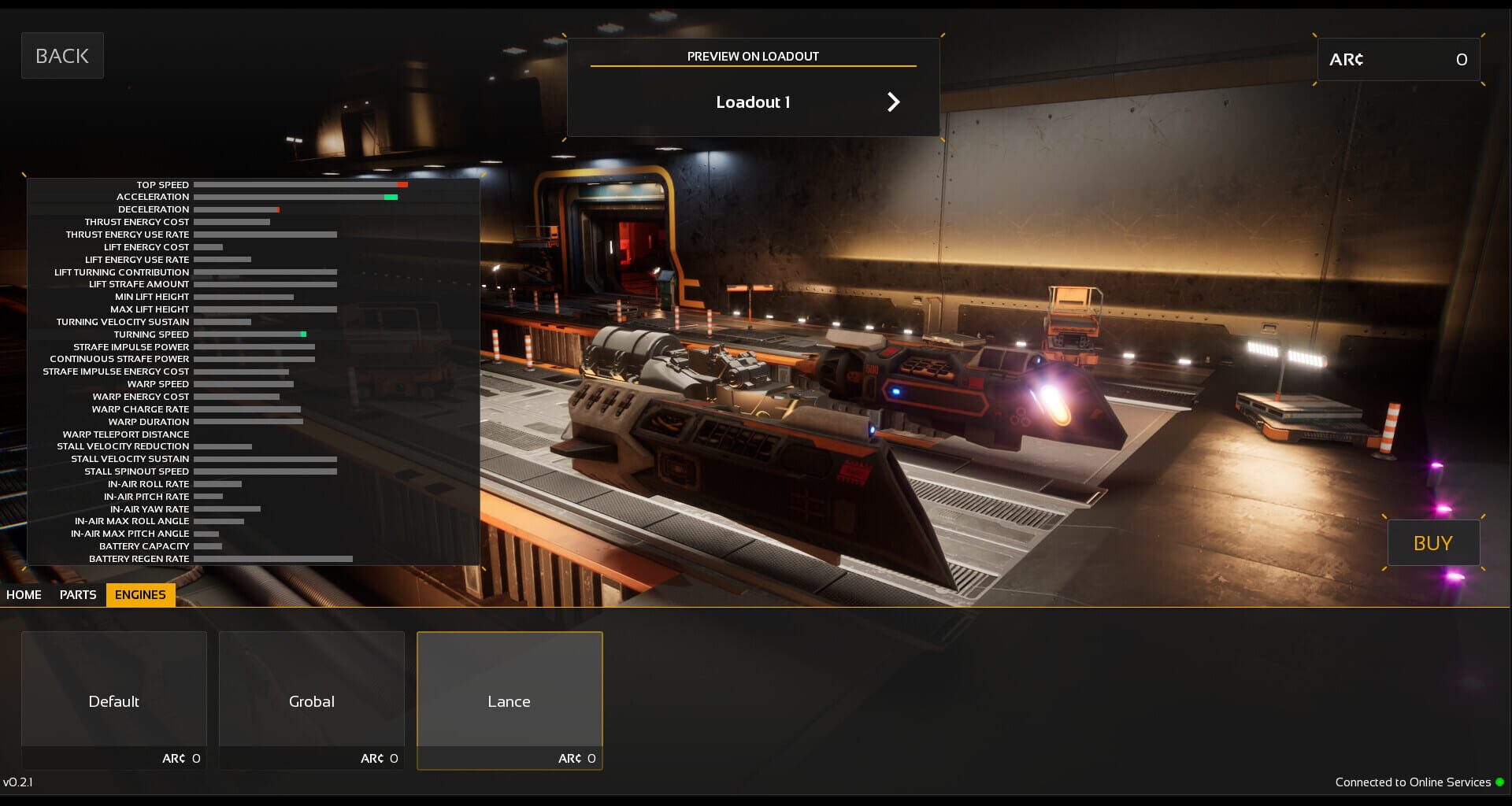Click the AR¢ price on the Lance card
The image size is (1512, 806).
pos(577,758)
